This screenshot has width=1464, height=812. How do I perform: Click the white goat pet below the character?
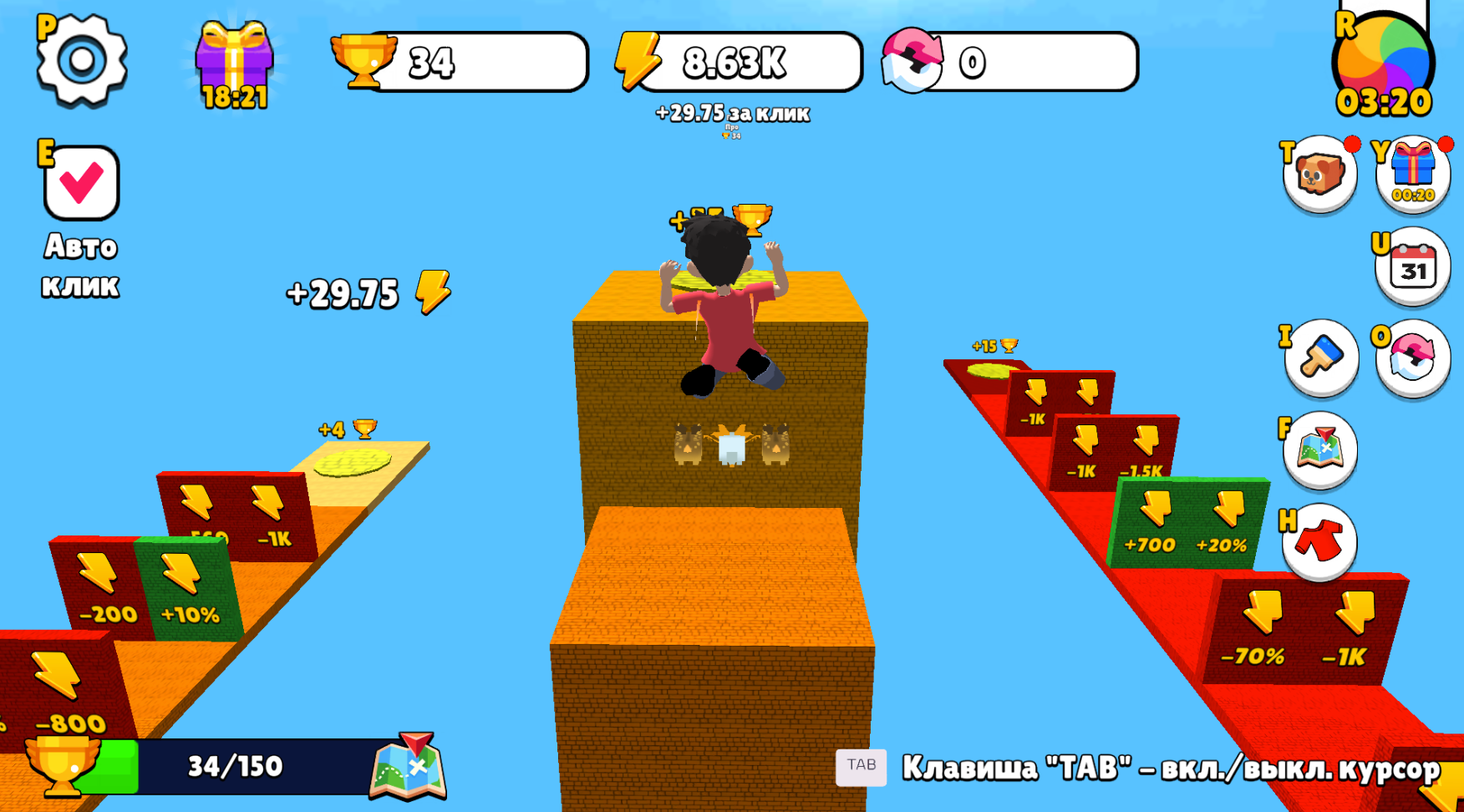pos(733,447)
